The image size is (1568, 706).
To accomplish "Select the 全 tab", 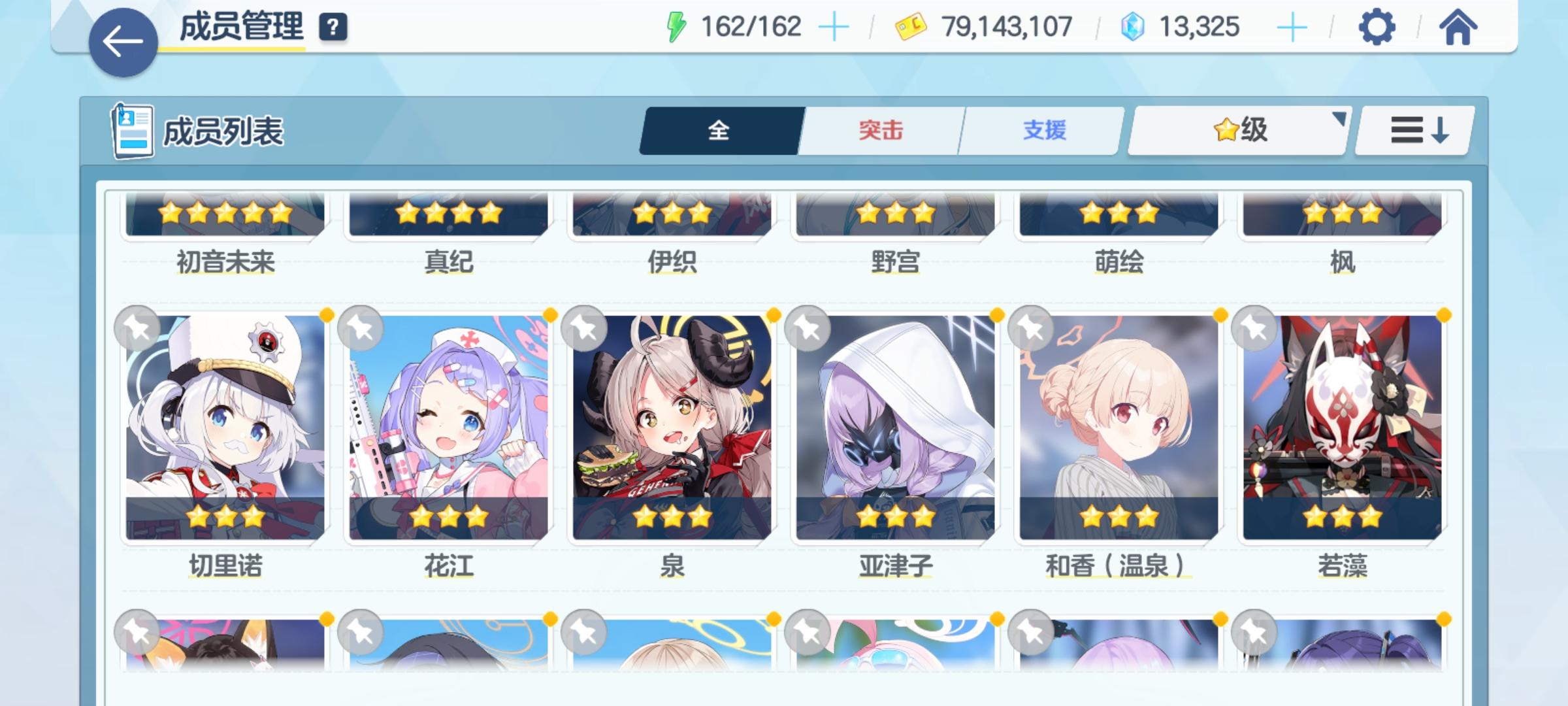I will click(x=719, y=130).
